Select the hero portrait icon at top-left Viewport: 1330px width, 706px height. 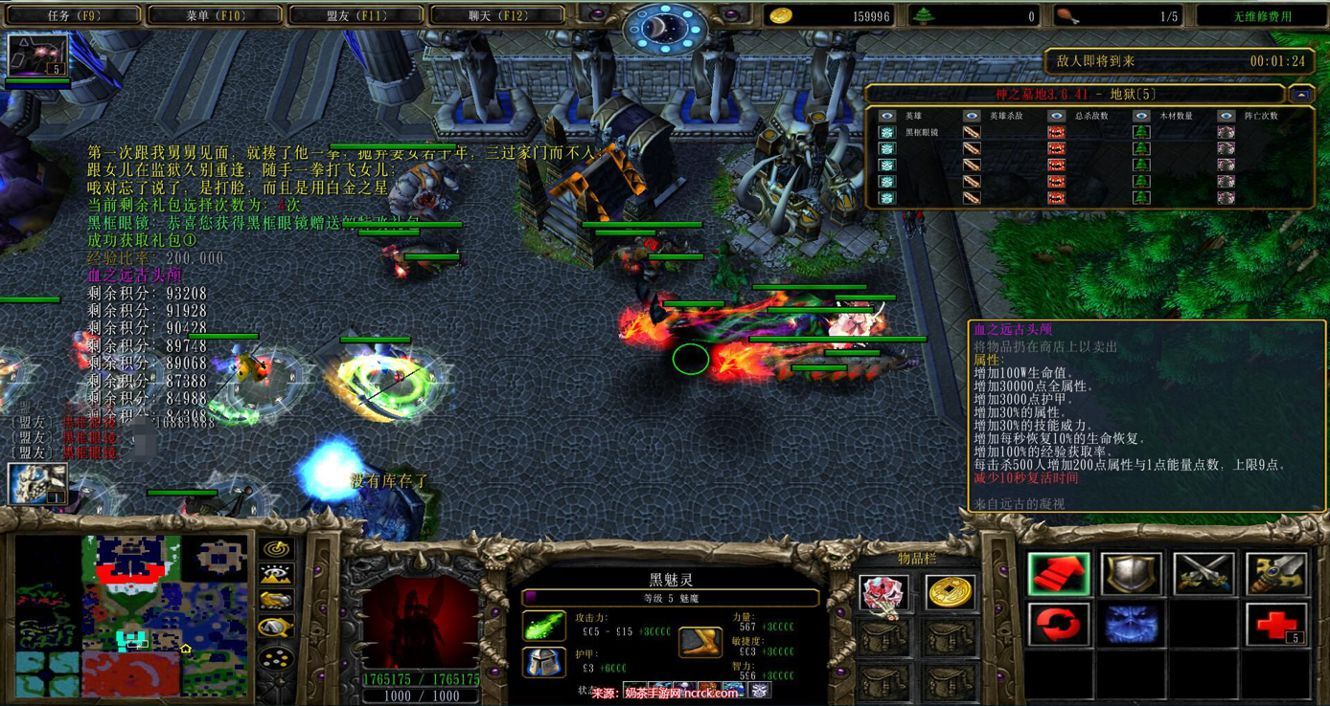click(38, 56)
